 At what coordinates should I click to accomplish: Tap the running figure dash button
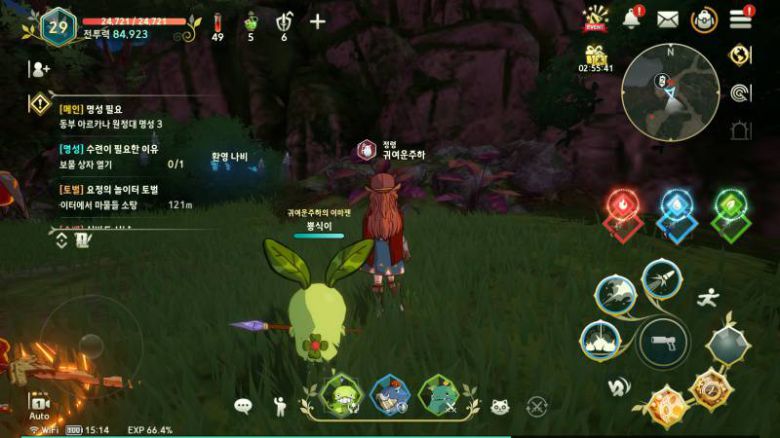pyautogui.click(x=708, y=297)
